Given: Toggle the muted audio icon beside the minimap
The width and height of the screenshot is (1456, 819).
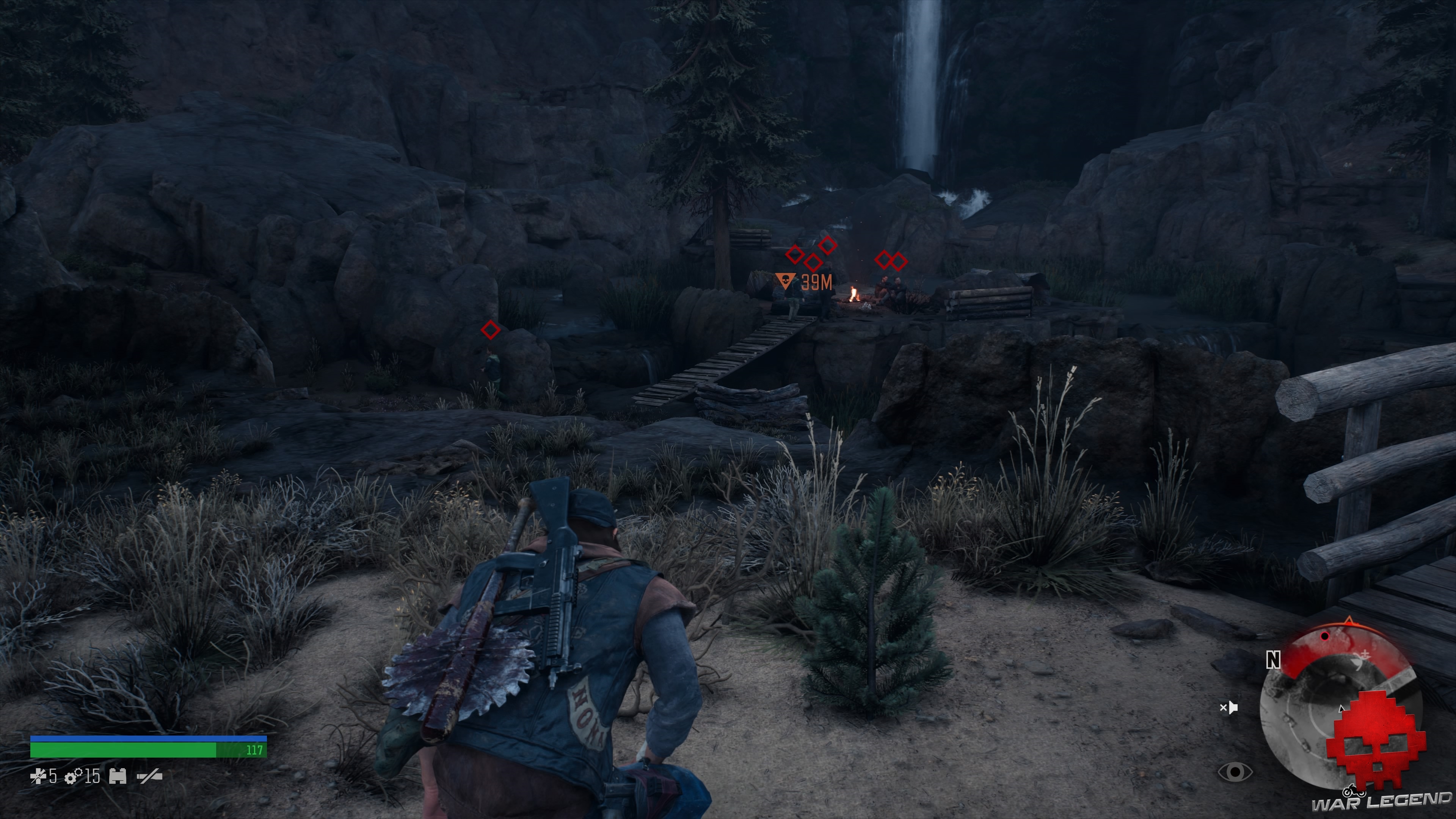Looking at the screenshot, I should (1229, 708).
